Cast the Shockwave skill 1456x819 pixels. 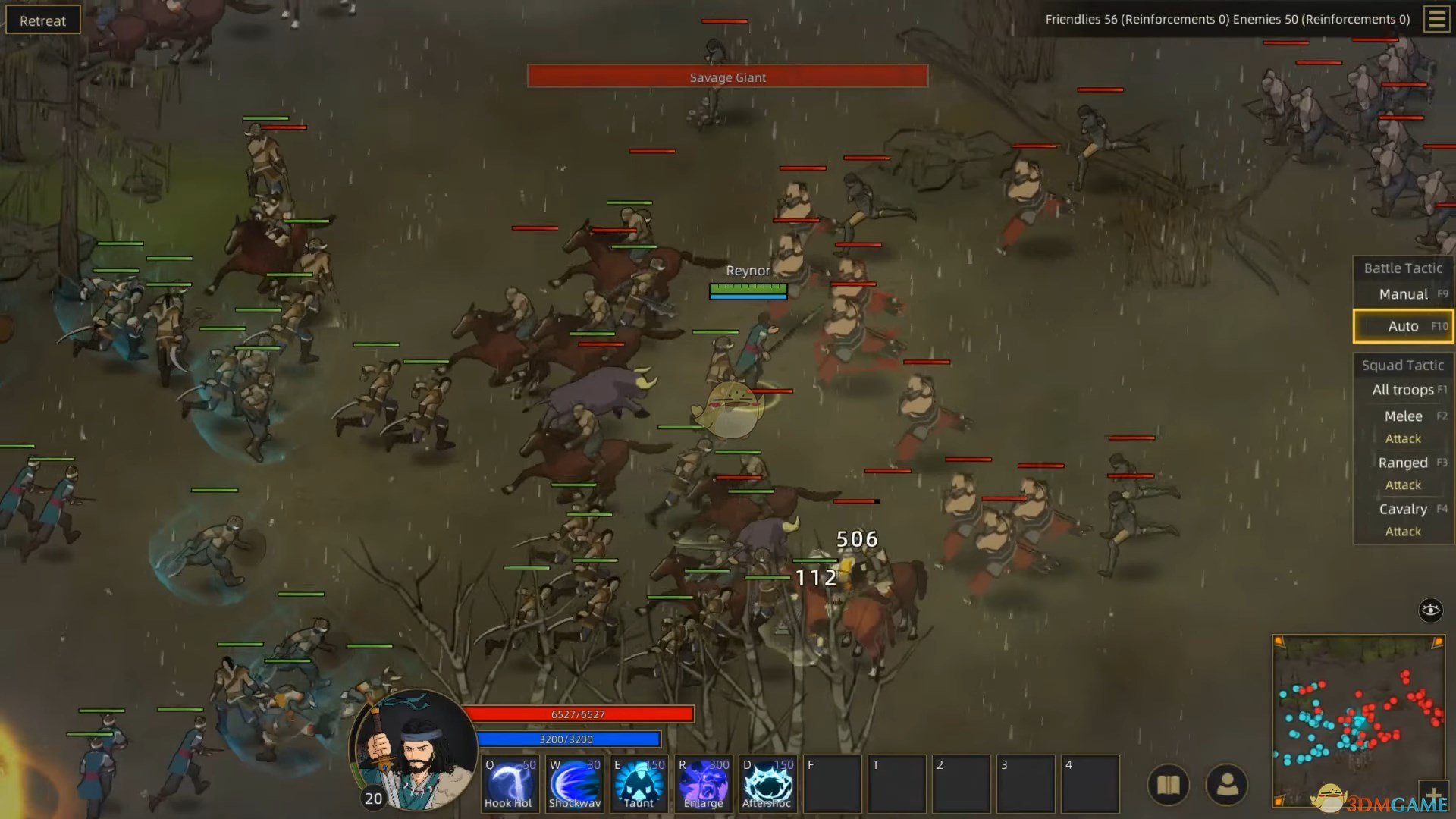pyautogui.click(x=574, y=783)
